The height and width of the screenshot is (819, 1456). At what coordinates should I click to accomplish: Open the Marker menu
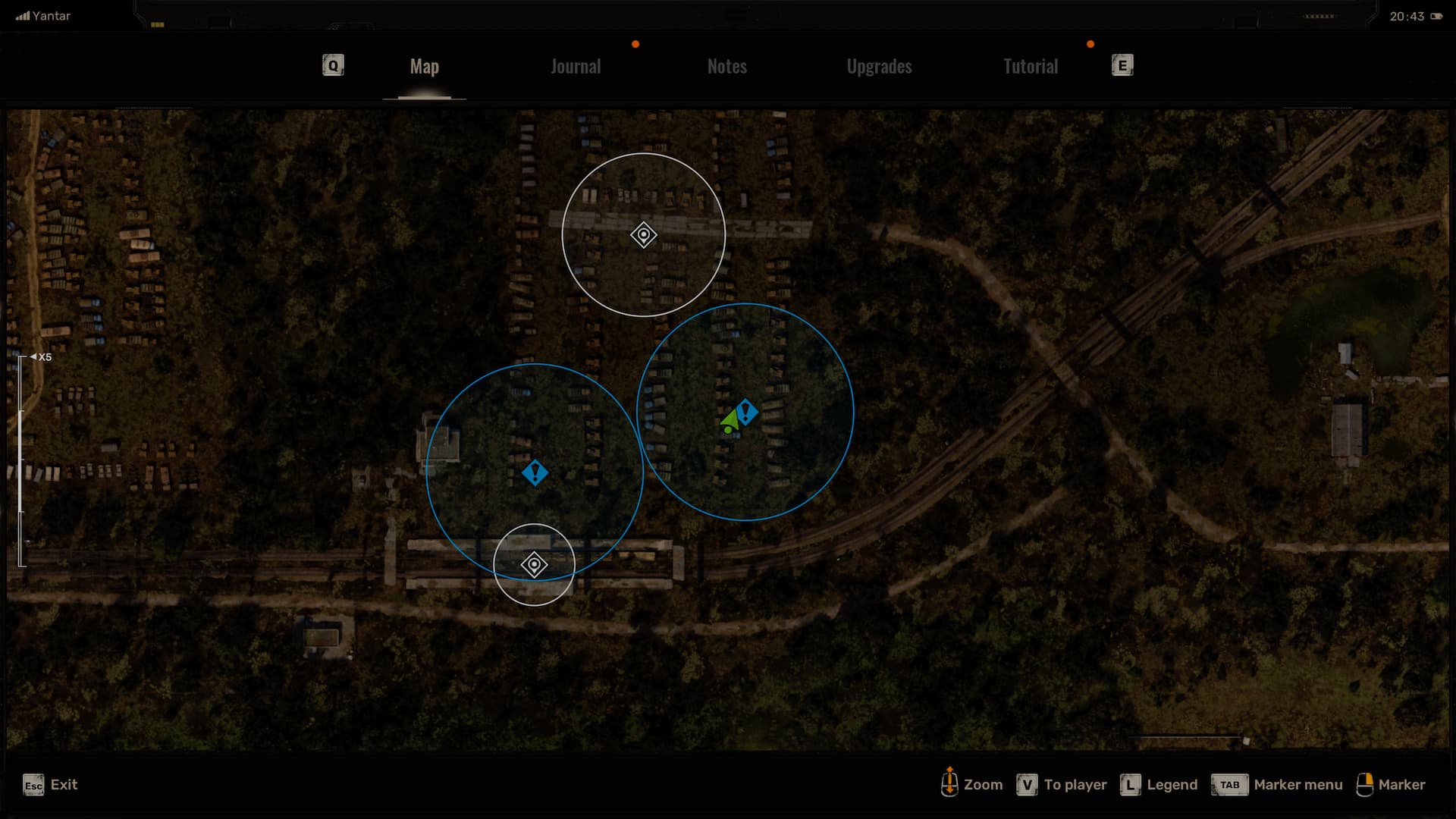[1277, 785]
